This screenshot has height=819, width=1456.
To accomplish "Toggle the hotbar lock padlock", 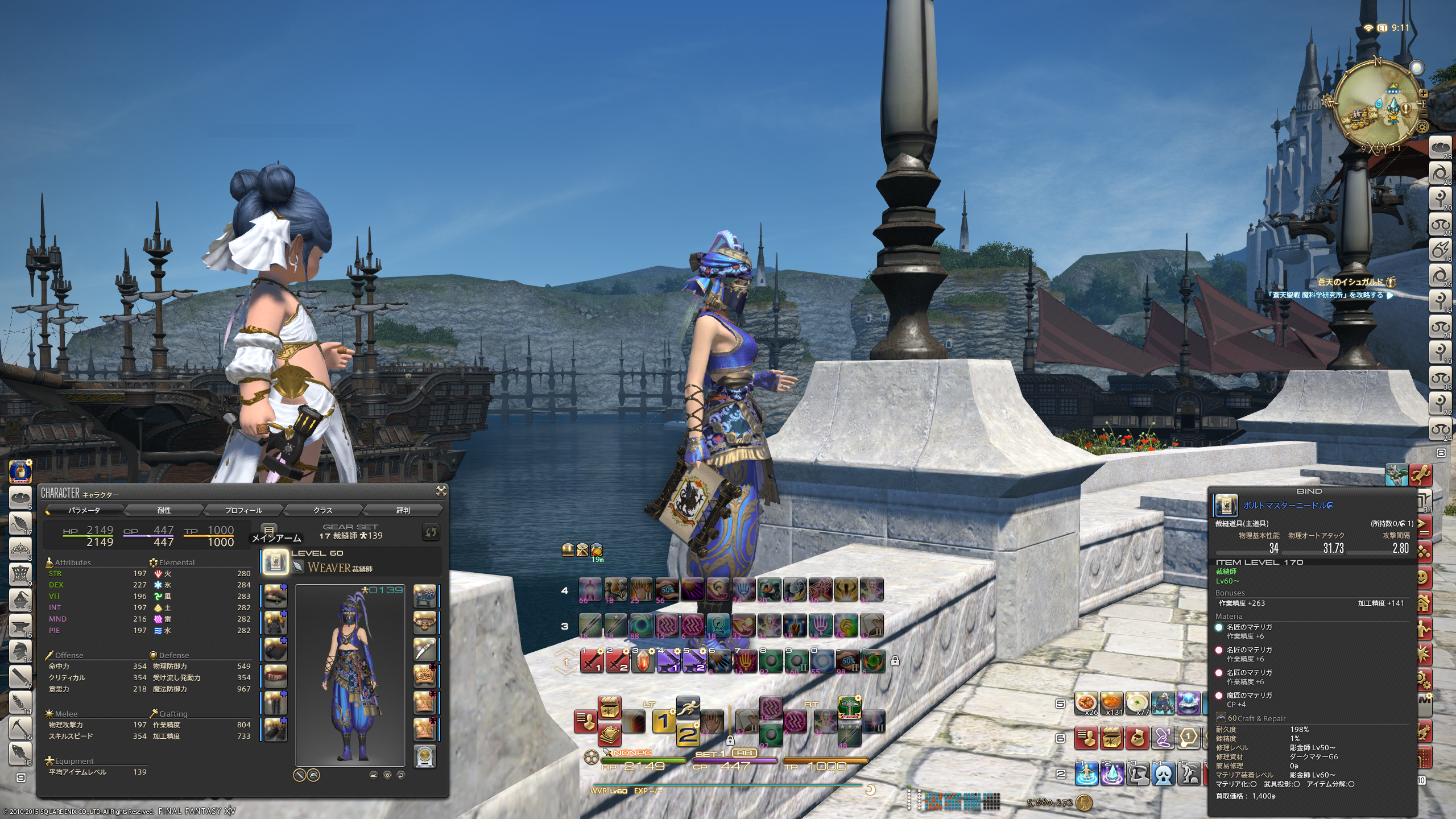I will 895,661.
